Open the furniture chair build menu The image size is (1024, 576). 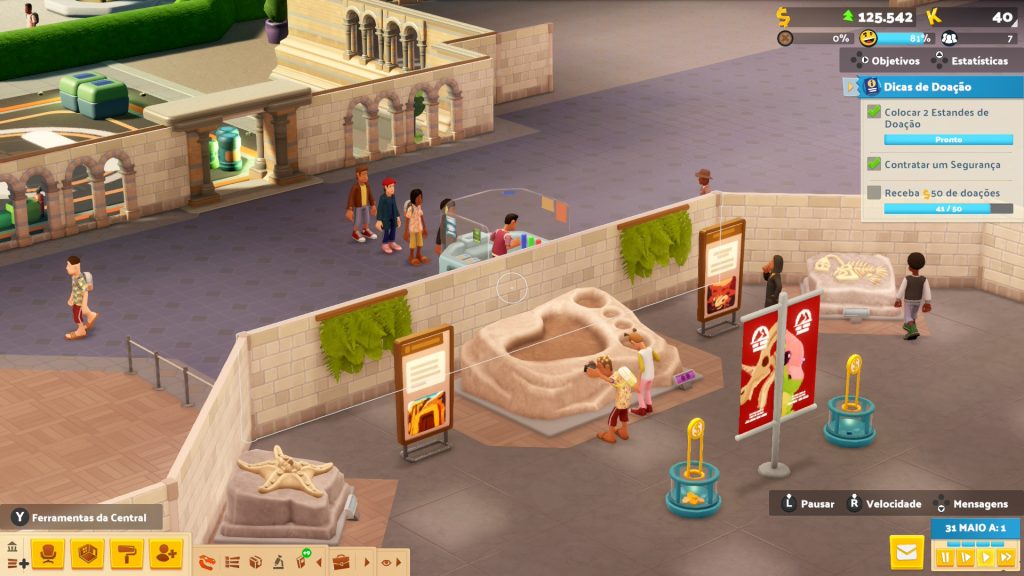pyautogui.click(x=48, y=553)
